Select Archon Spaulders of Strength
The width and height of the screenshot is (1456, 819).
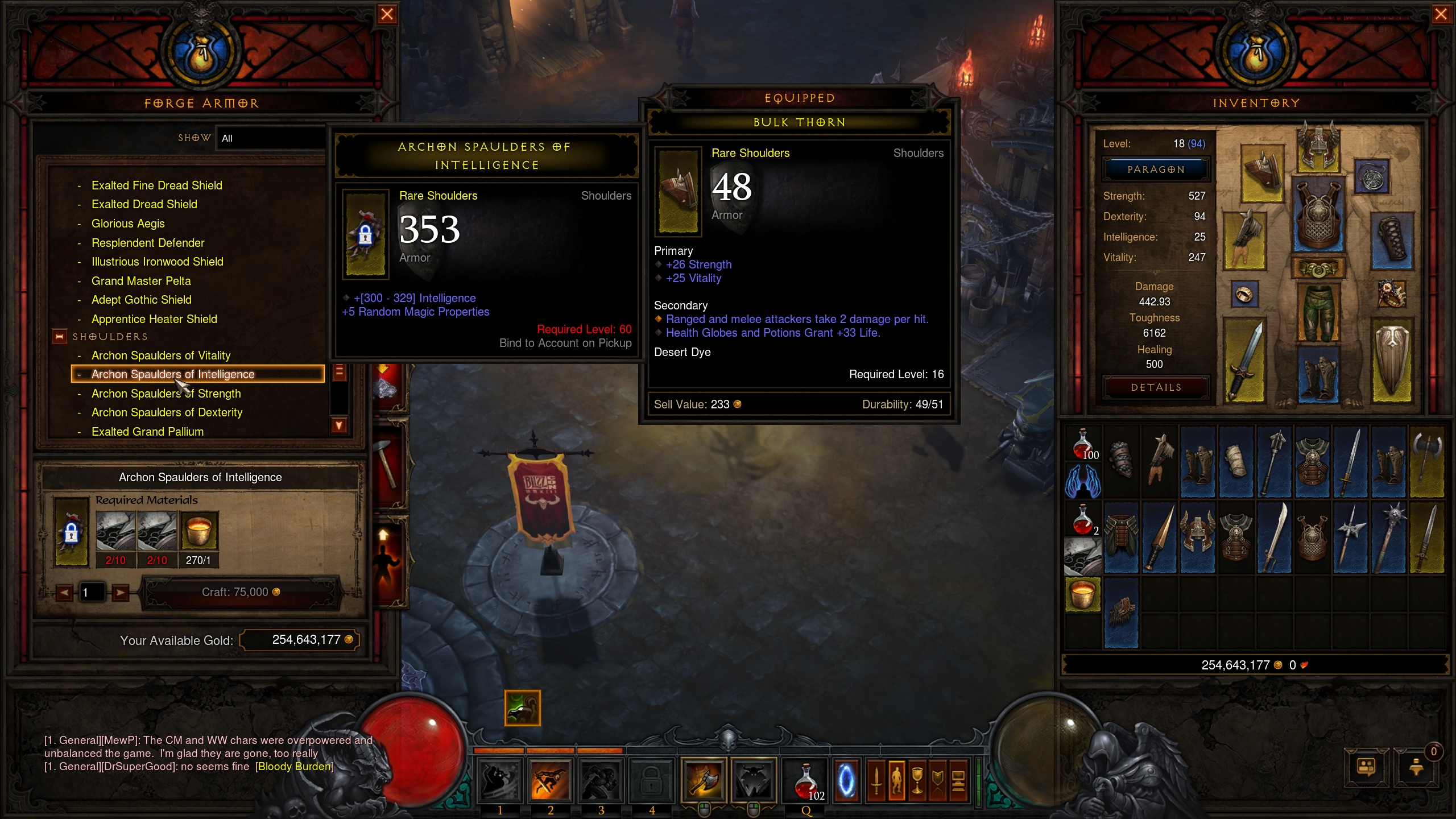[166, 394]
